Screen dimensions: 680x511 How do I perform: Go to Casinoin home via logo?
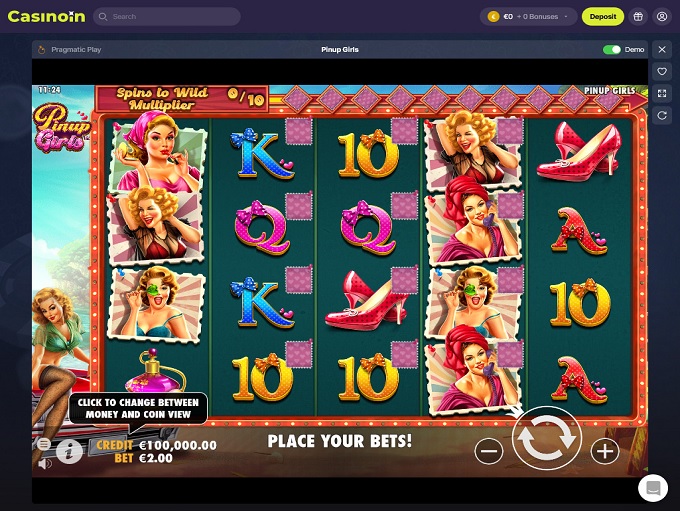pos(44,17)
